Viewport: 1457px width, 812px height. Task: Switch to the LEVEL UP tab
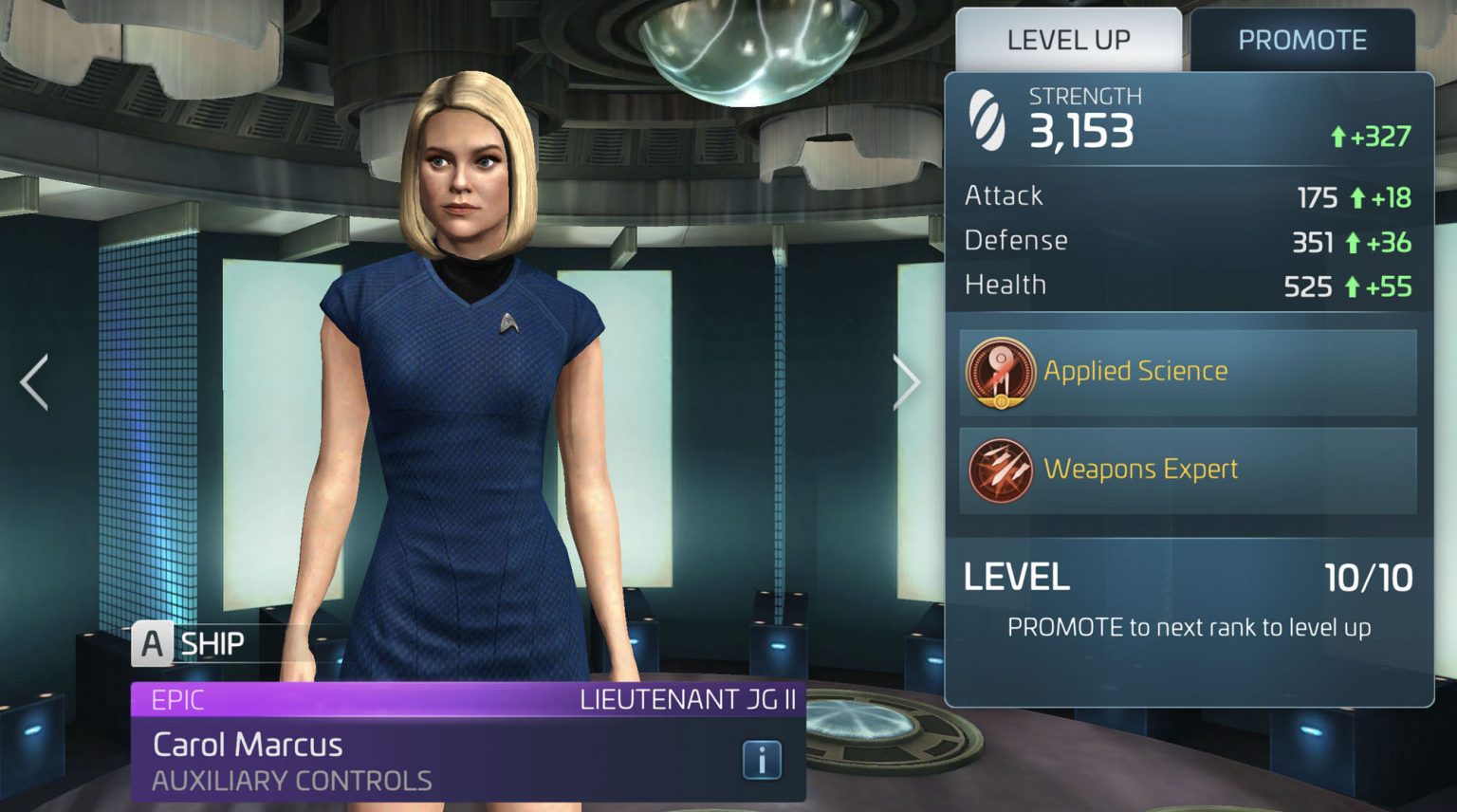pos(1069,39)
